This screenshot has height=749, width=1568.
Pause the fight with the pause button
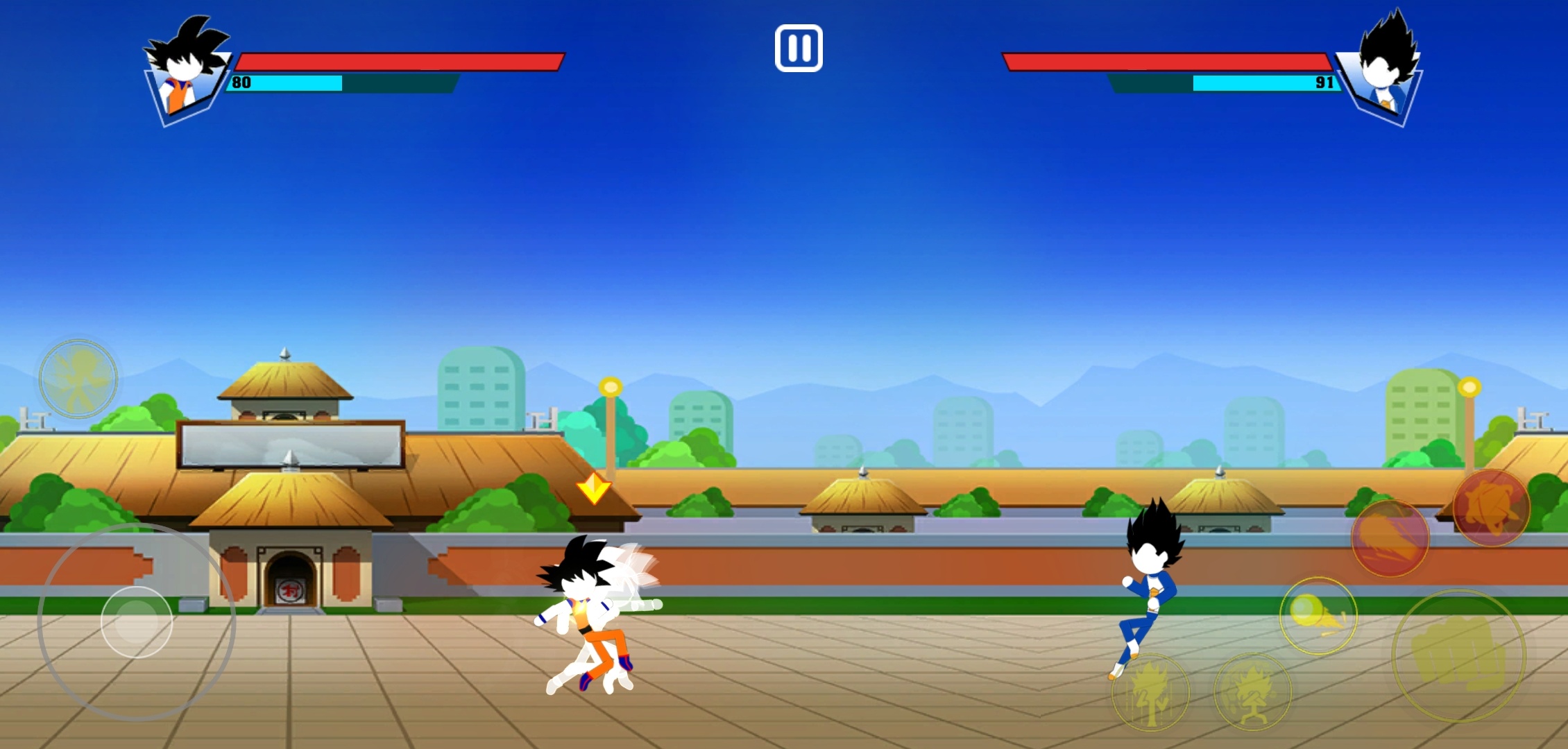click(x=799, y=49)
